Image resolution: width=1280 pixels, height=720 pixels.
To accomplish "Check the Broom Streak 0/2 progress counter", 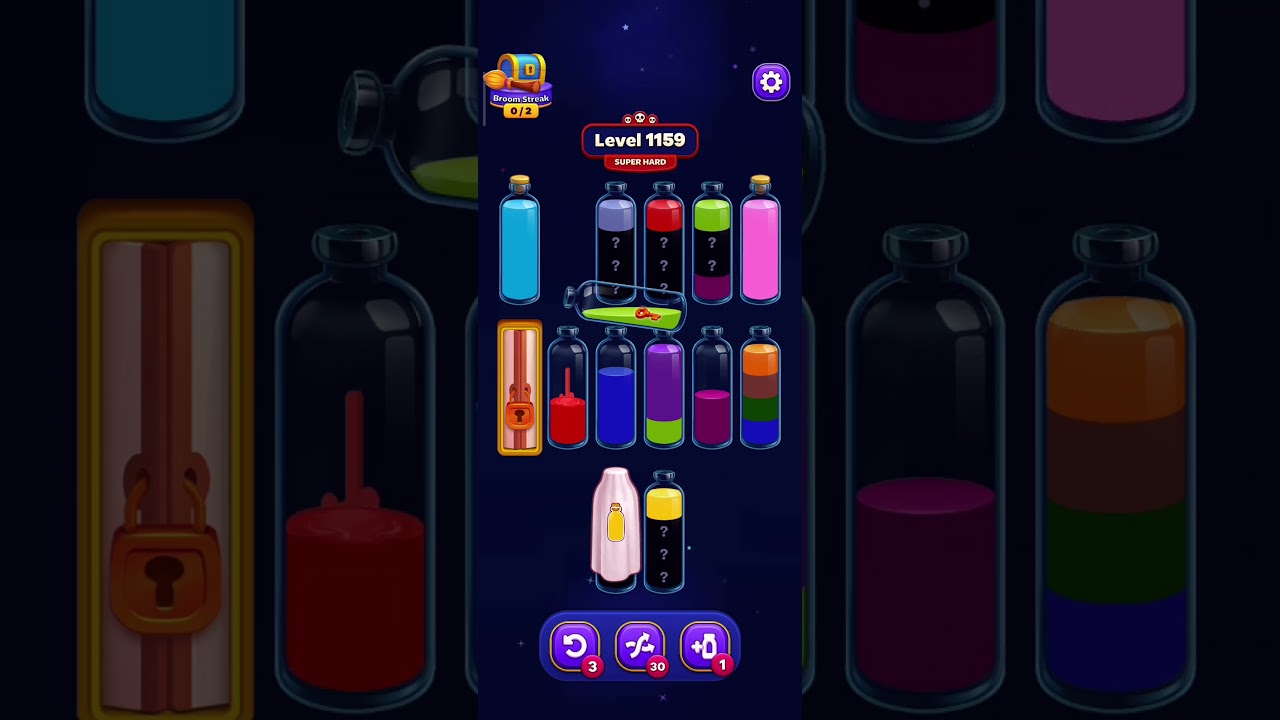I will 519,109.
